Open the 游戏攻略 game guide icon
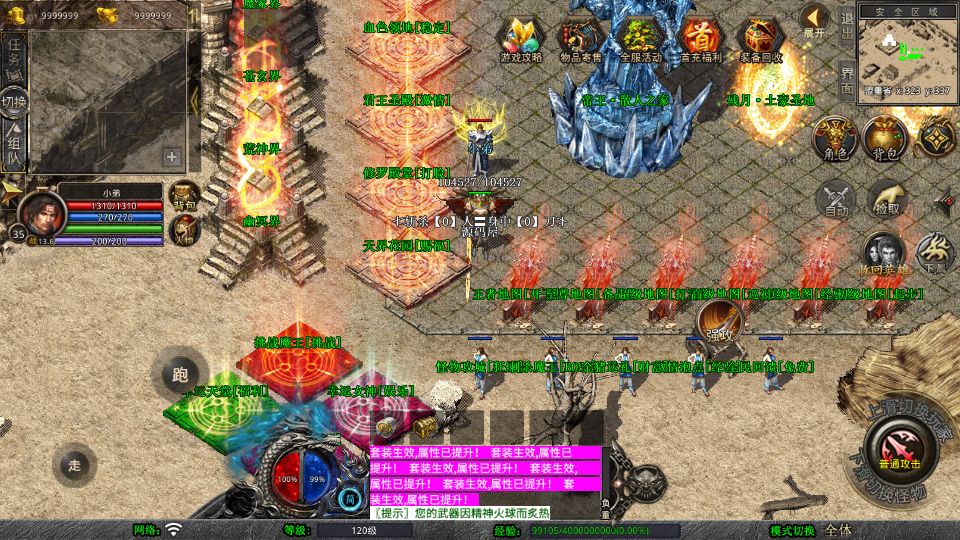This screenshot has width=960, height=540. 521,39
